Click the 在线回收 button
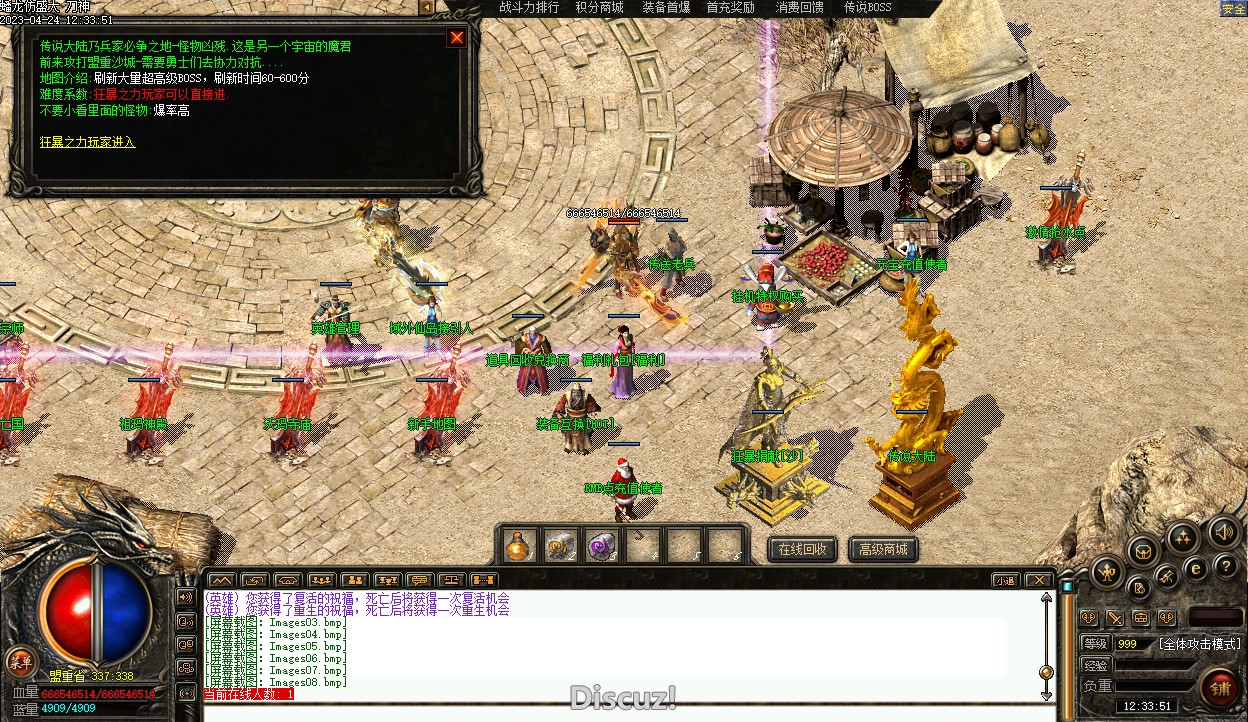1248x722 pixels. click(802, 549)
